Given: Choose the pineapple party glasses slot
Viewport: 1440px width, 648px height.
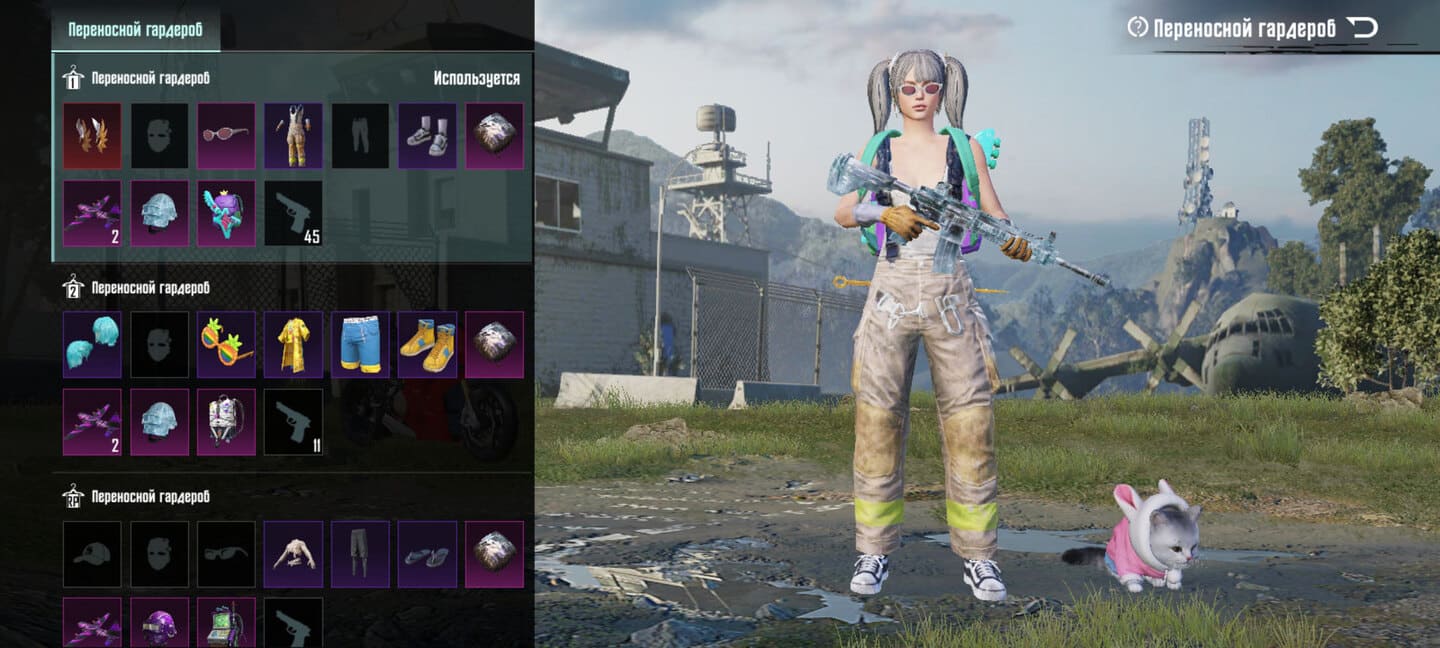Looking at the screenshot, I should 226,344.
